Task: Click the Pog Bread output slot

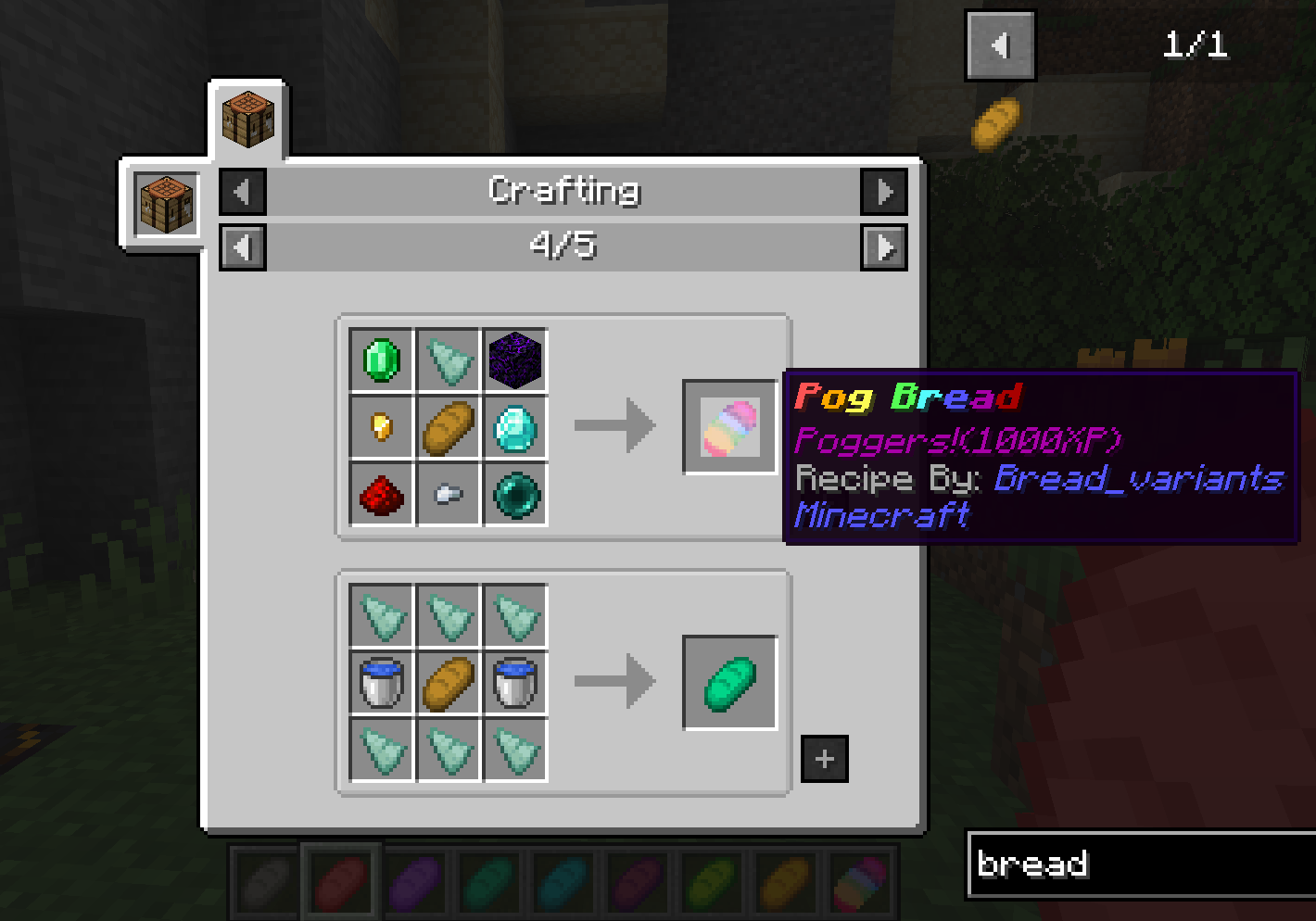Action: [x=730, y=427]
